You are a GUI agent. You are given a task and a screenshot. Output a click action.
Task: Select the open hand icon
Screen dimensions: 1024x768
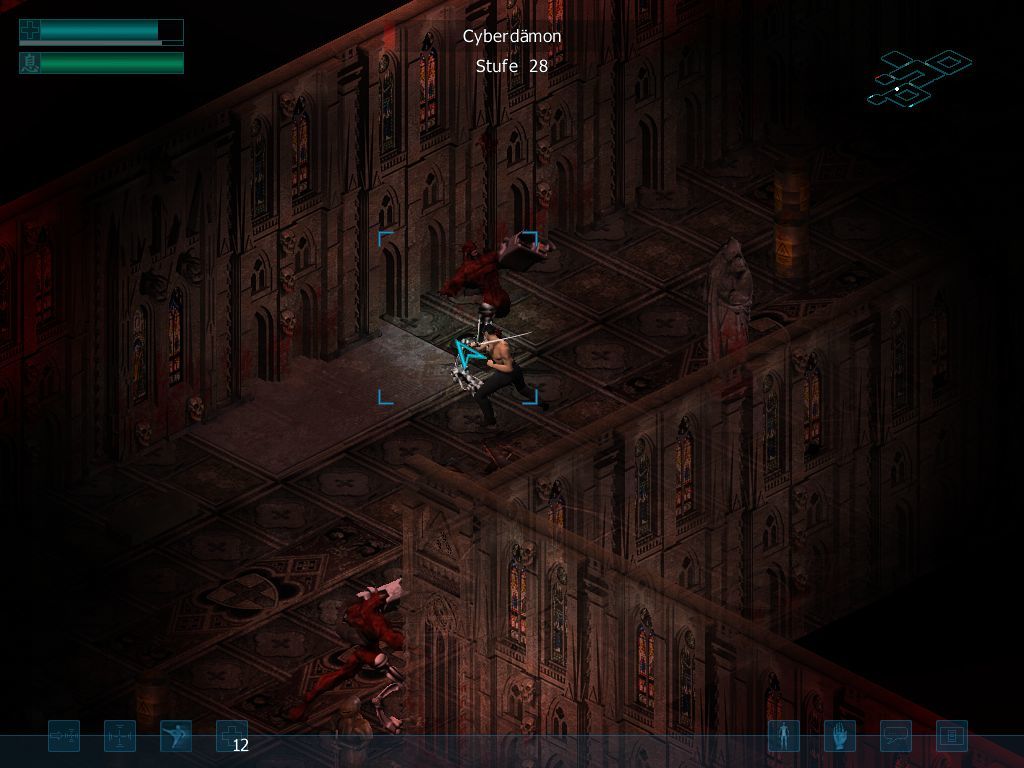click(840, 737)
